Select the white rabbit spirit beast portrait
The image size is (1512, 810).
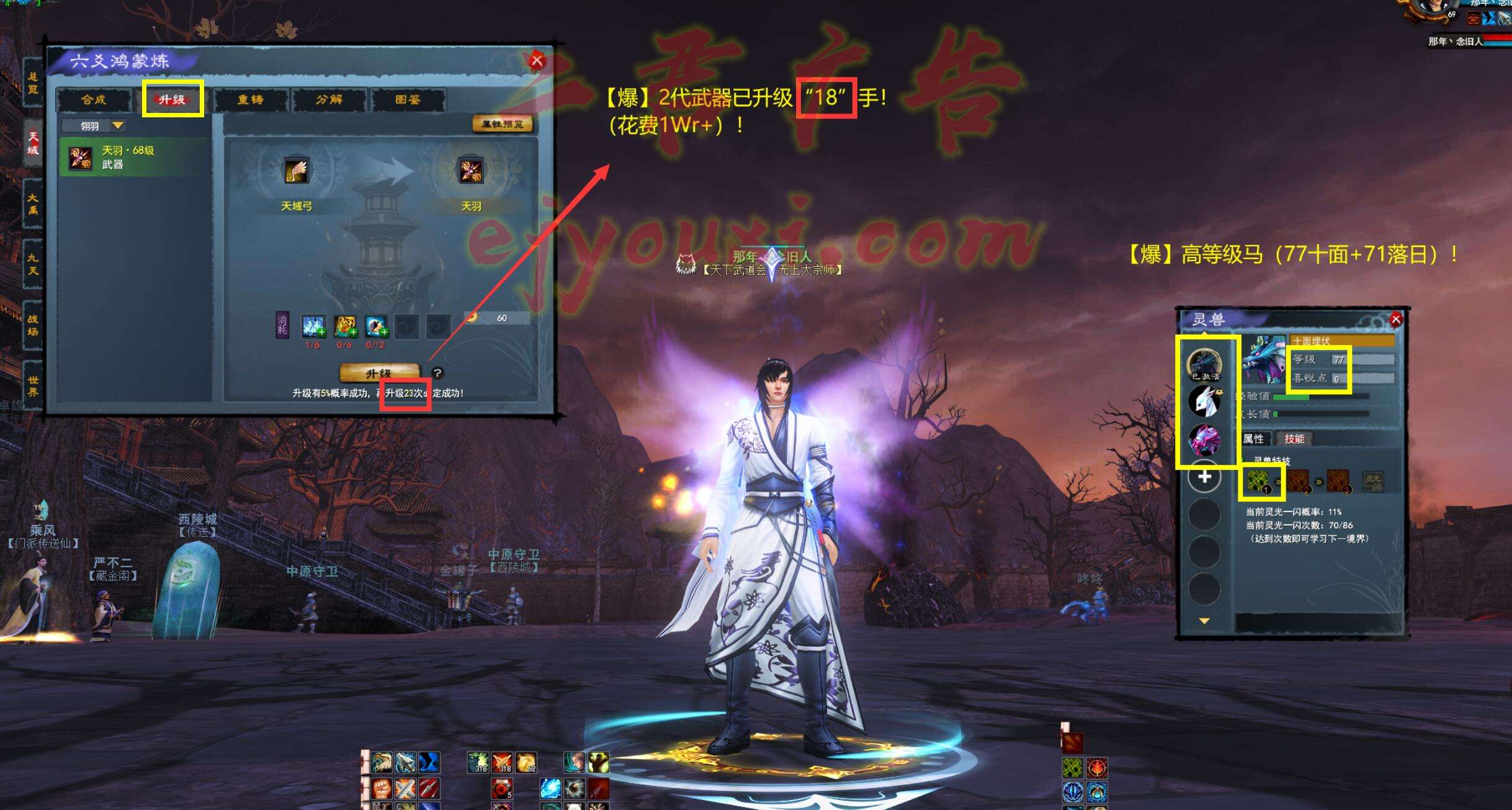coord(1204,401)
